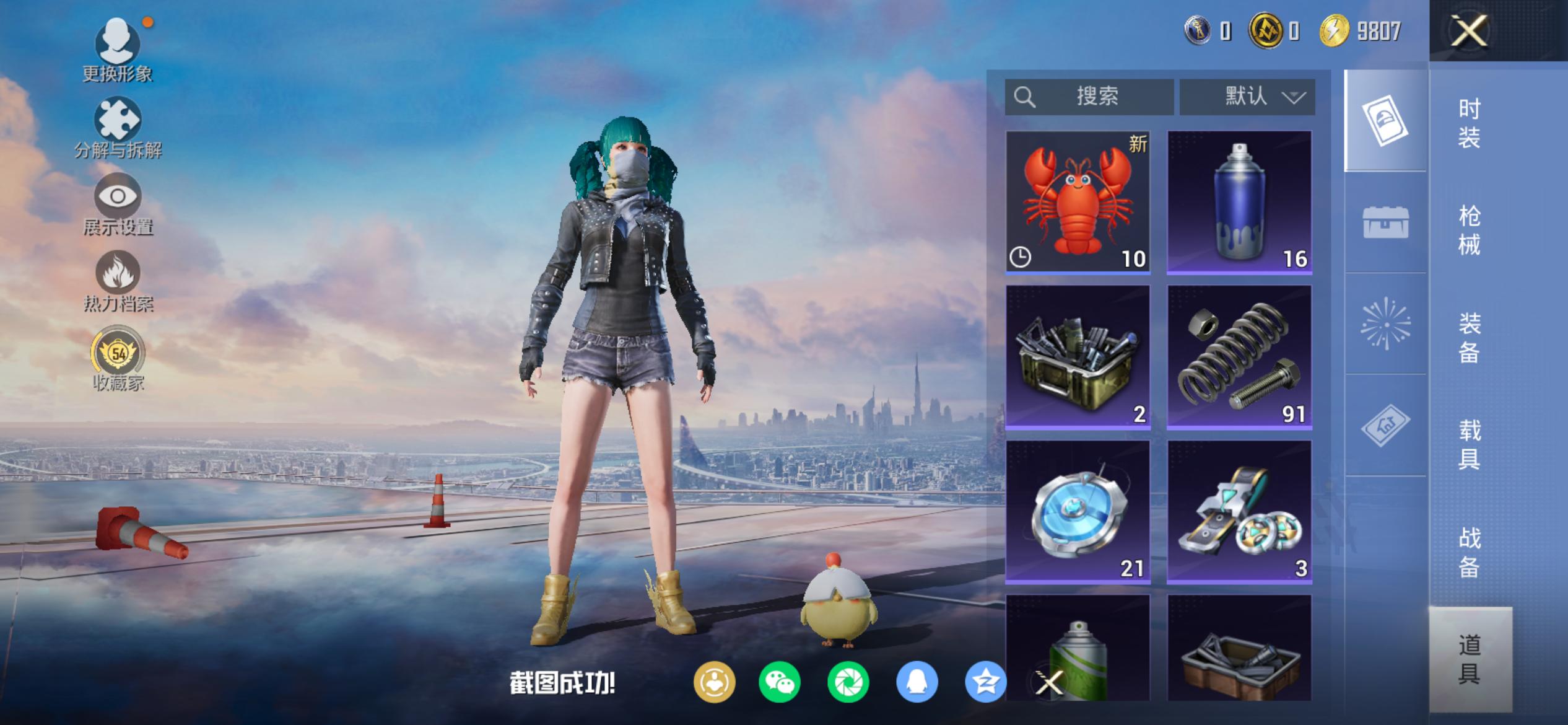This screenshot has height=725, width=1568.
Task: Open 分解与拆解 puzzle piece menu
Action: [x=118, y=128]
